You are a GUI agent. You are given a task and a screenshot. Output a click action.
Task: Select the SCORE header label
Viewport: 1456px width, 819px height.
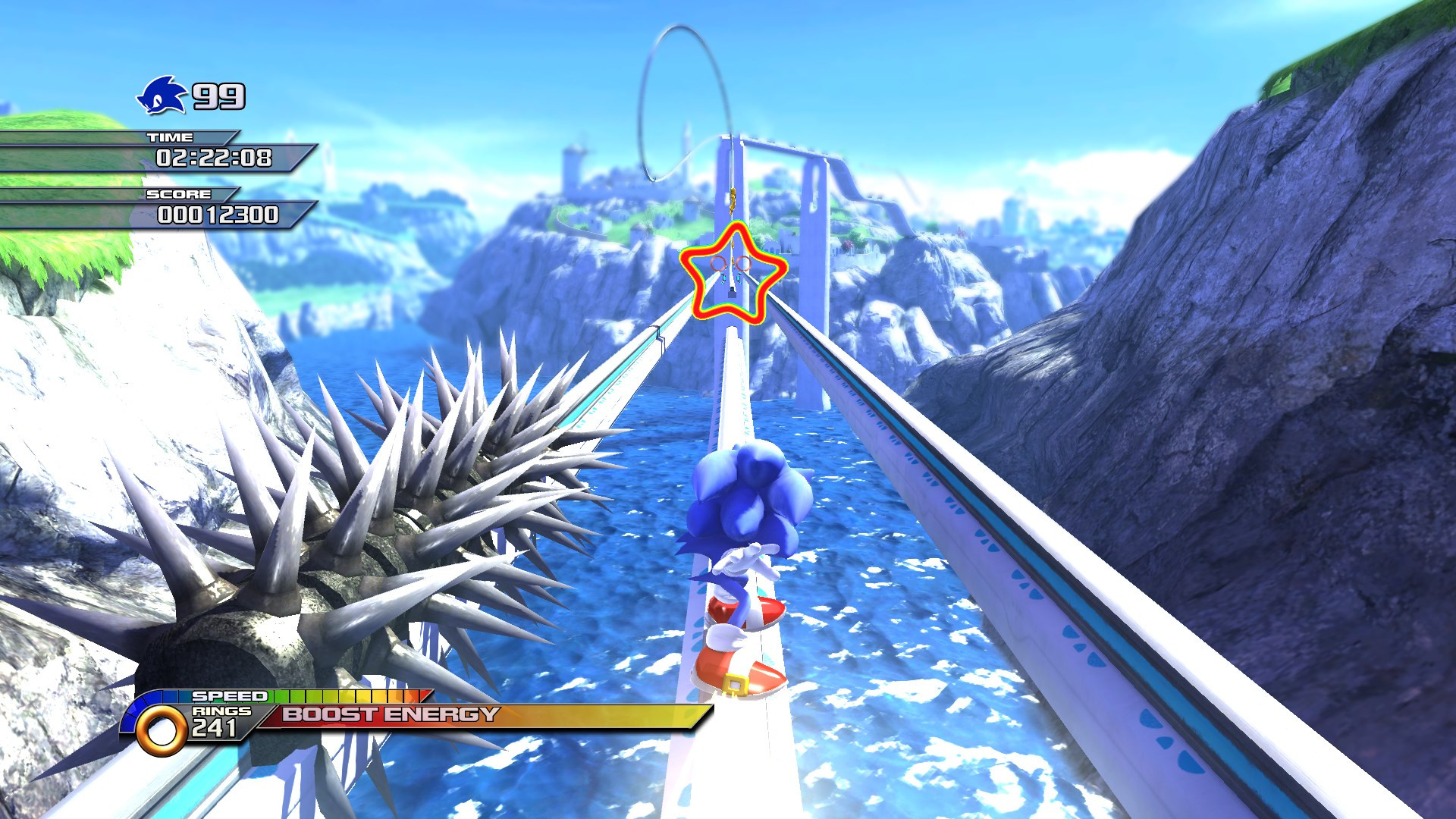[x=178, y=196]
